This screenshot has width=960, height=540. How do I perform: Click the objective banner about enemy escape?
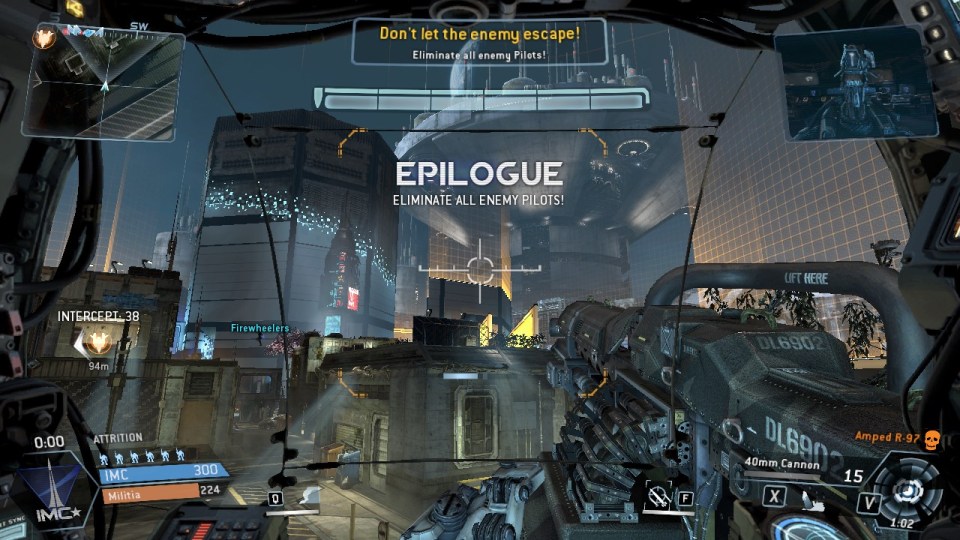(479, 41)
